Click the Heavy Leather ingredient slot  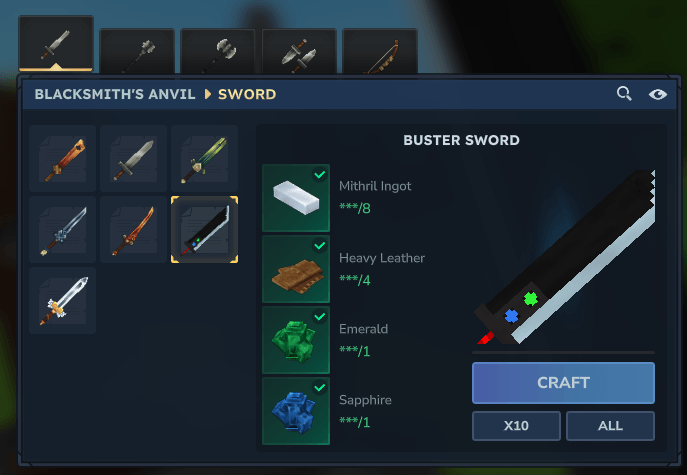click(296, 269)
